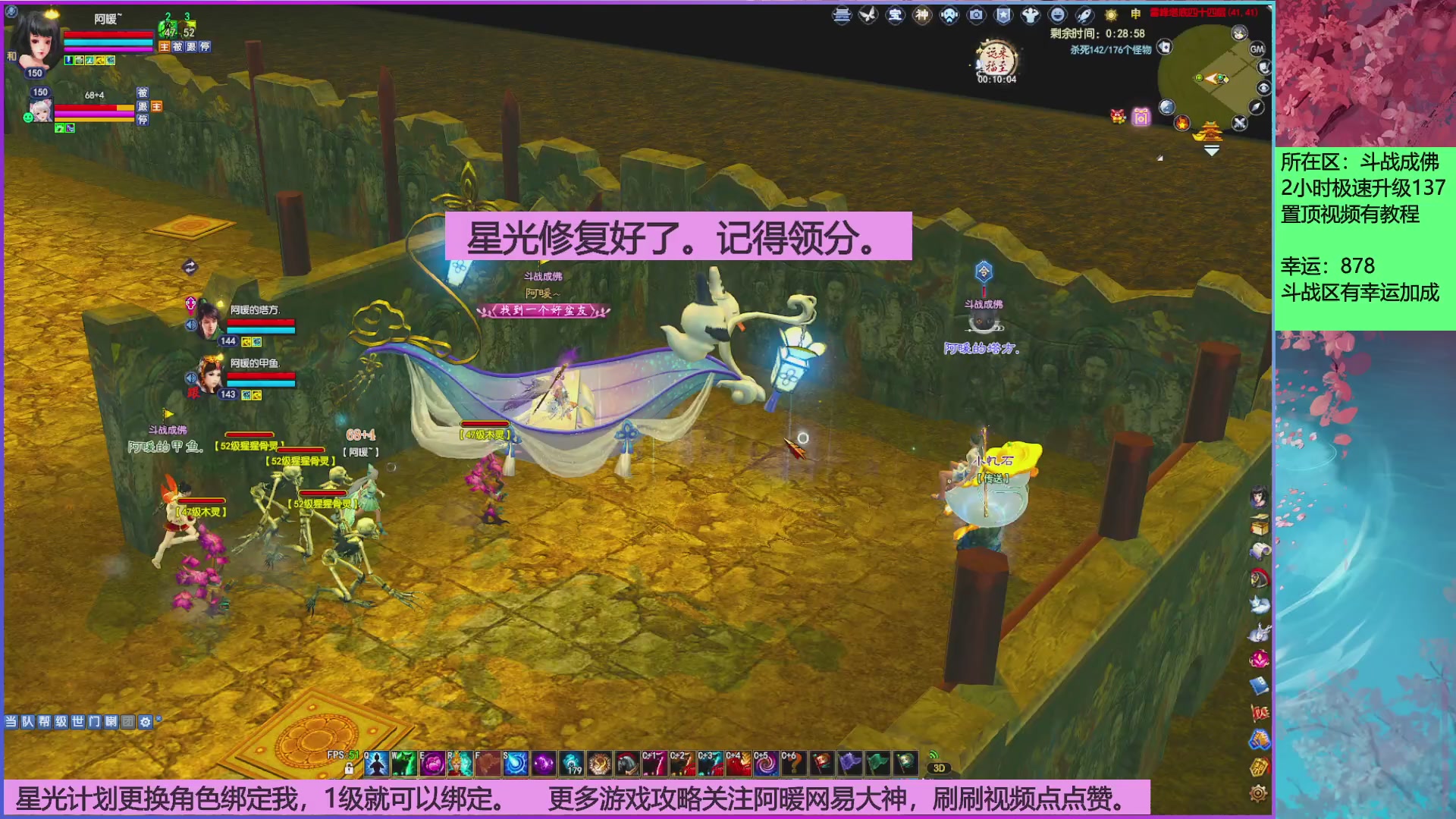The image size is (1456, 819).
Task: Click the minimap zoom magnifier control
Action: (1264, 87)
